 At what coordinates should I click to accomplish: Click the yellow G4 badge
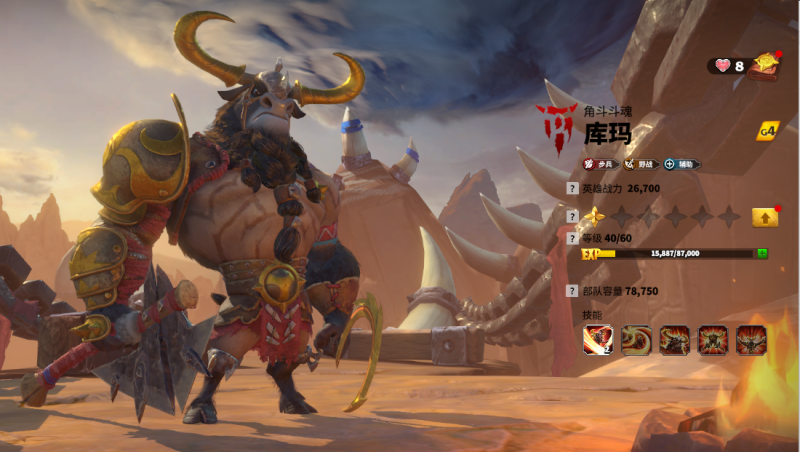[768, 131]
